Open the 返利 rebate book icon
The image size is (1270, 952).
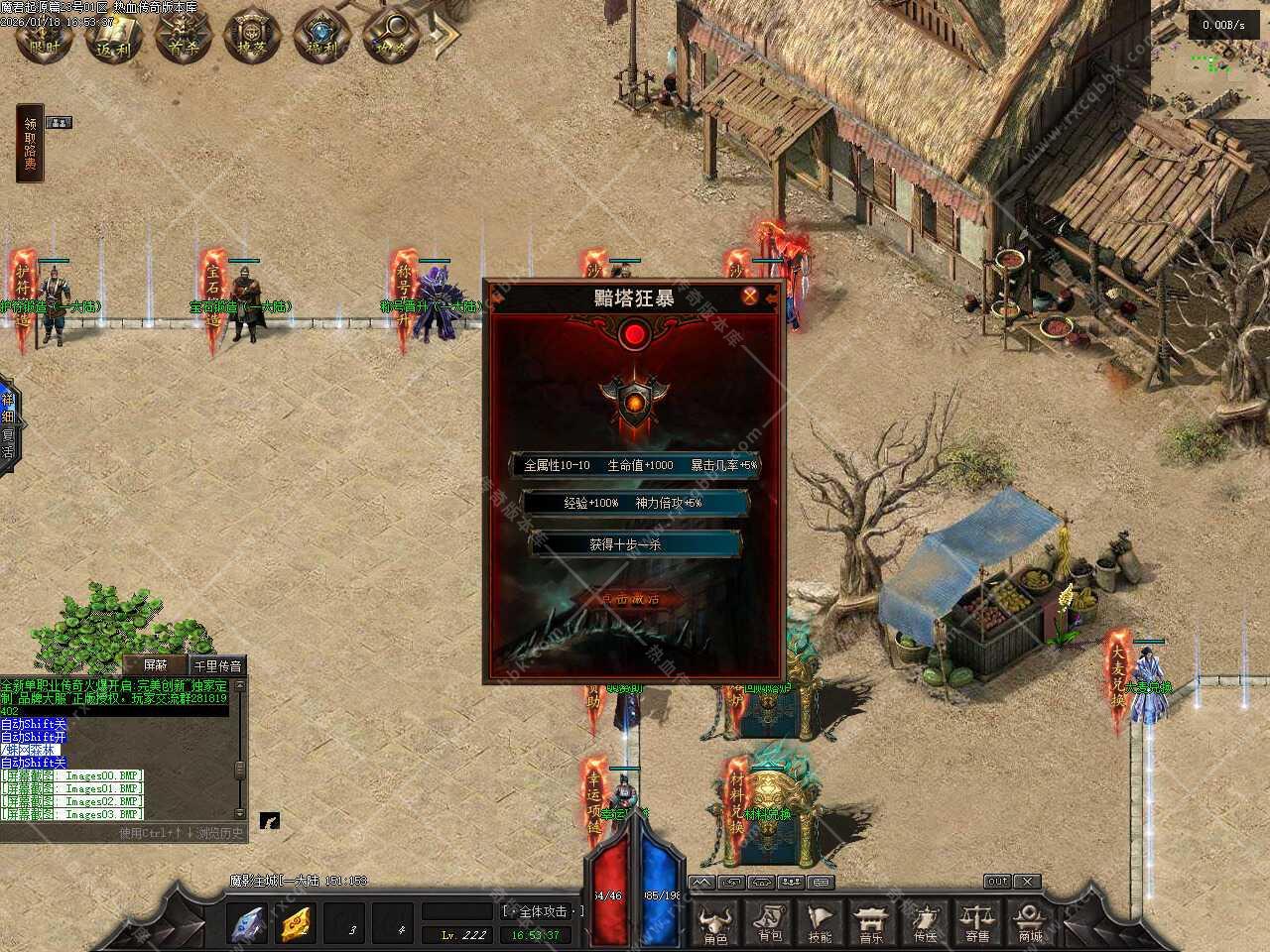pyautogui.click(x=114, y=38)
